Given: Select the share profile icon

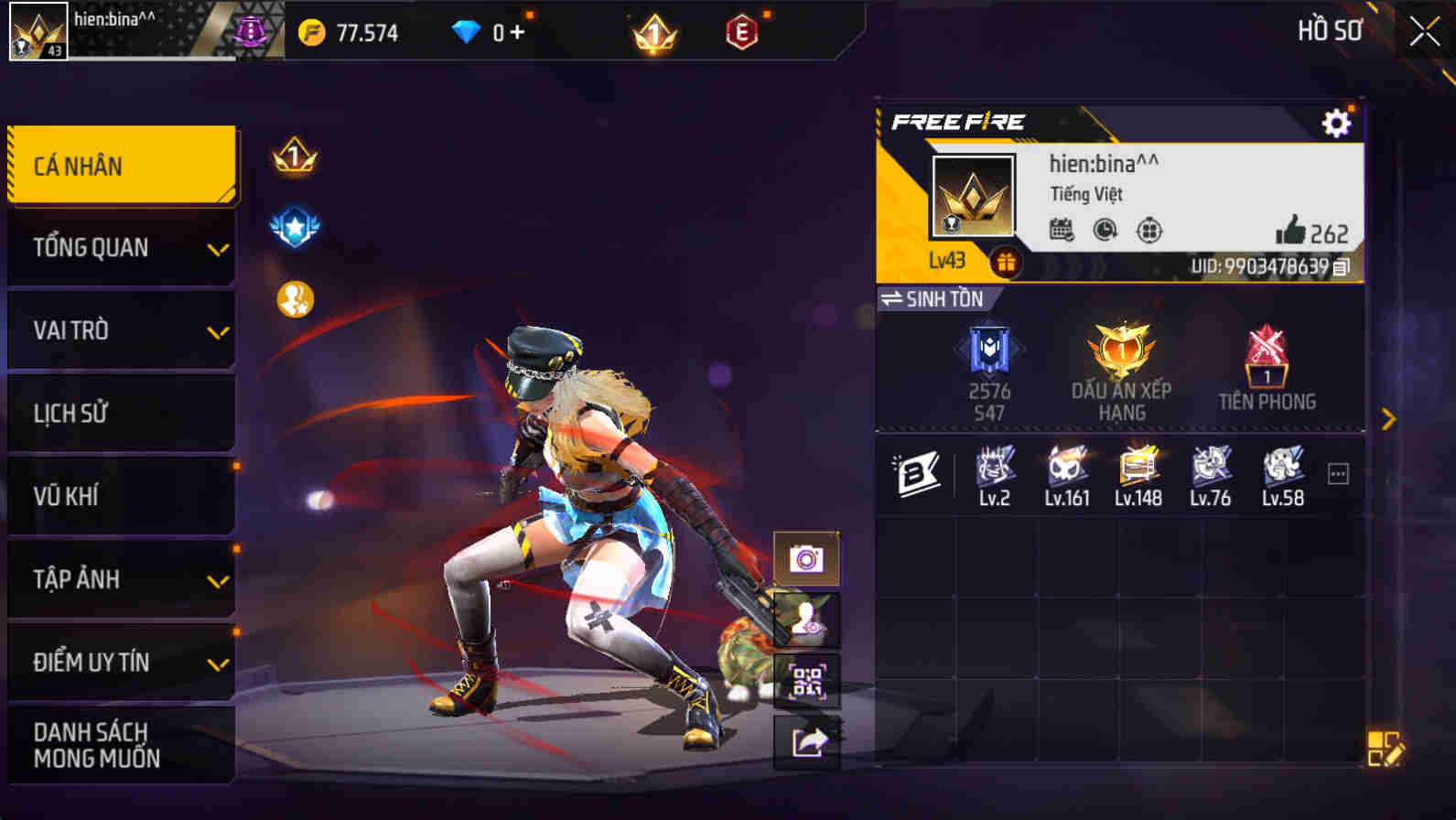Looking at the screenshot, I should point(805,741).
